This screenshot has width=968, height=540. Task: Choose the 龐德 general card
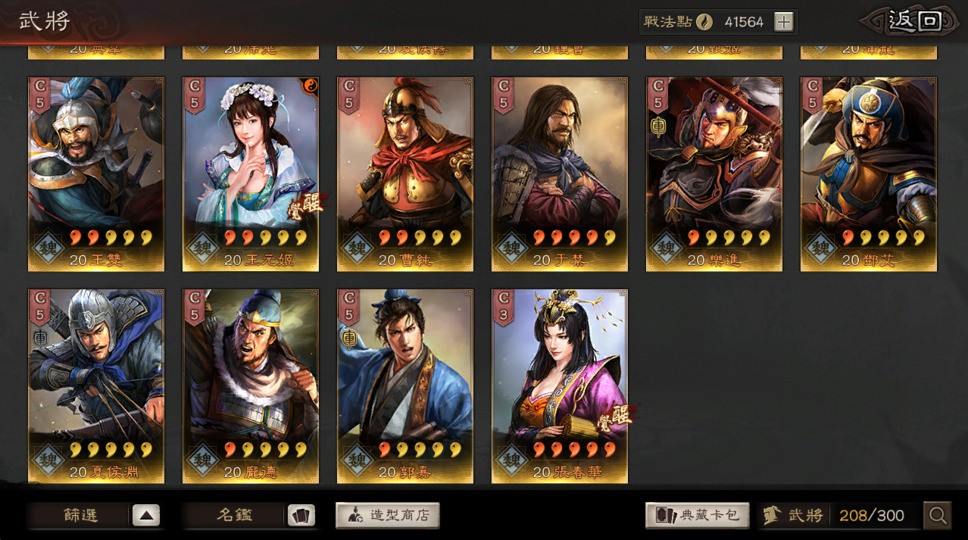point(250,386)
